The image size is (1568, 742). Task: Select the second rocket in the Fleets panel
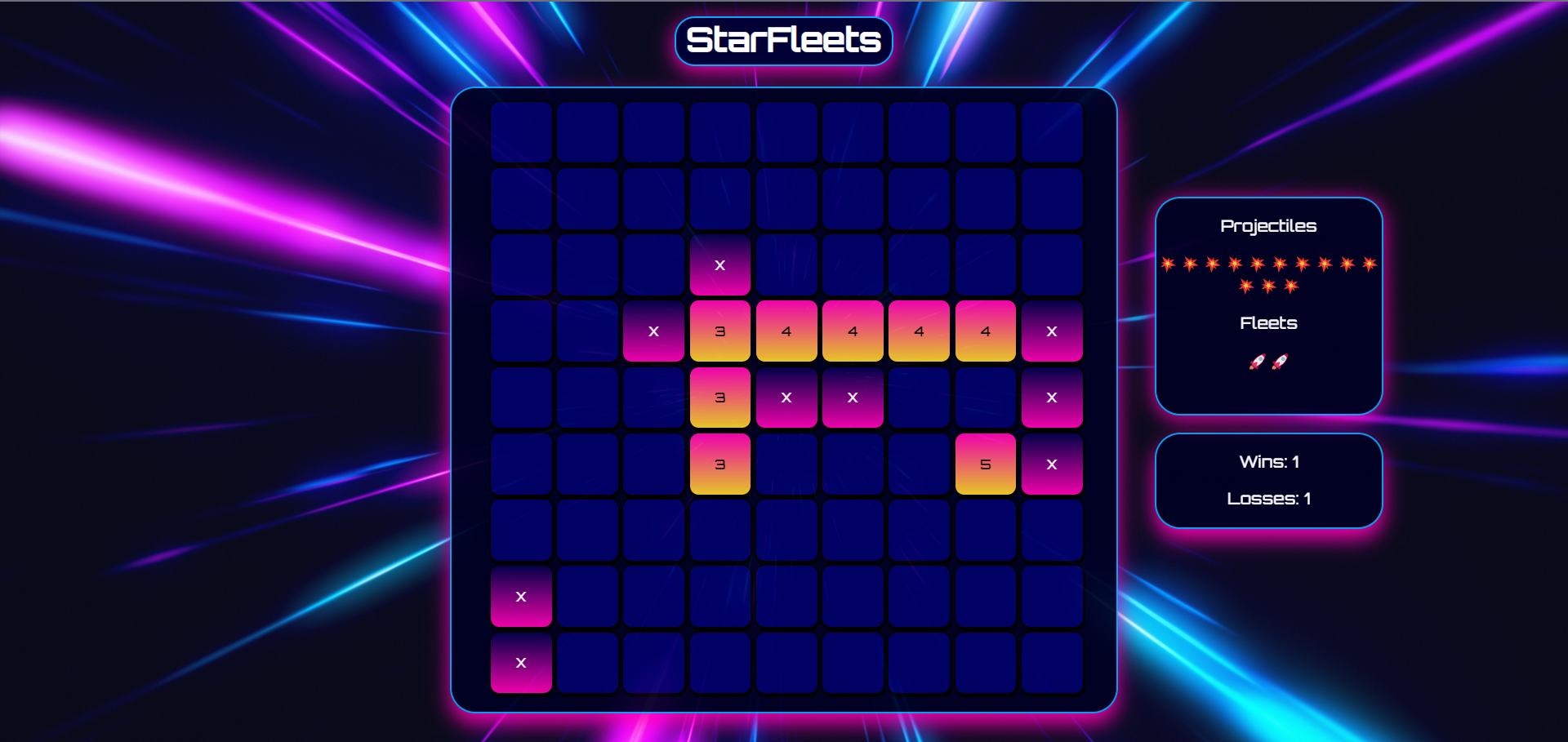pos(1280,362)
